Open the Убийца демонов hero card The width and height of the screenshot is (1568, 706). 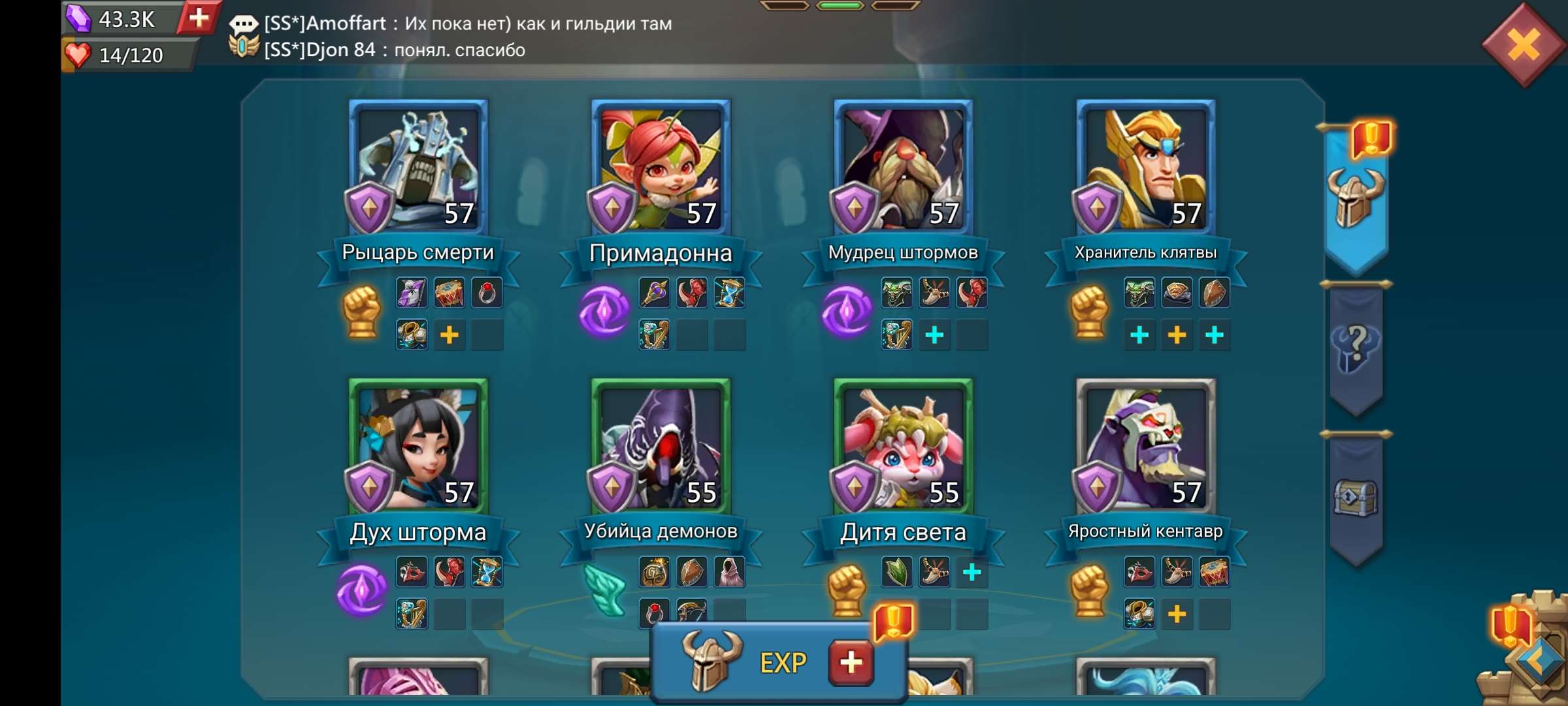pos(661,446)
